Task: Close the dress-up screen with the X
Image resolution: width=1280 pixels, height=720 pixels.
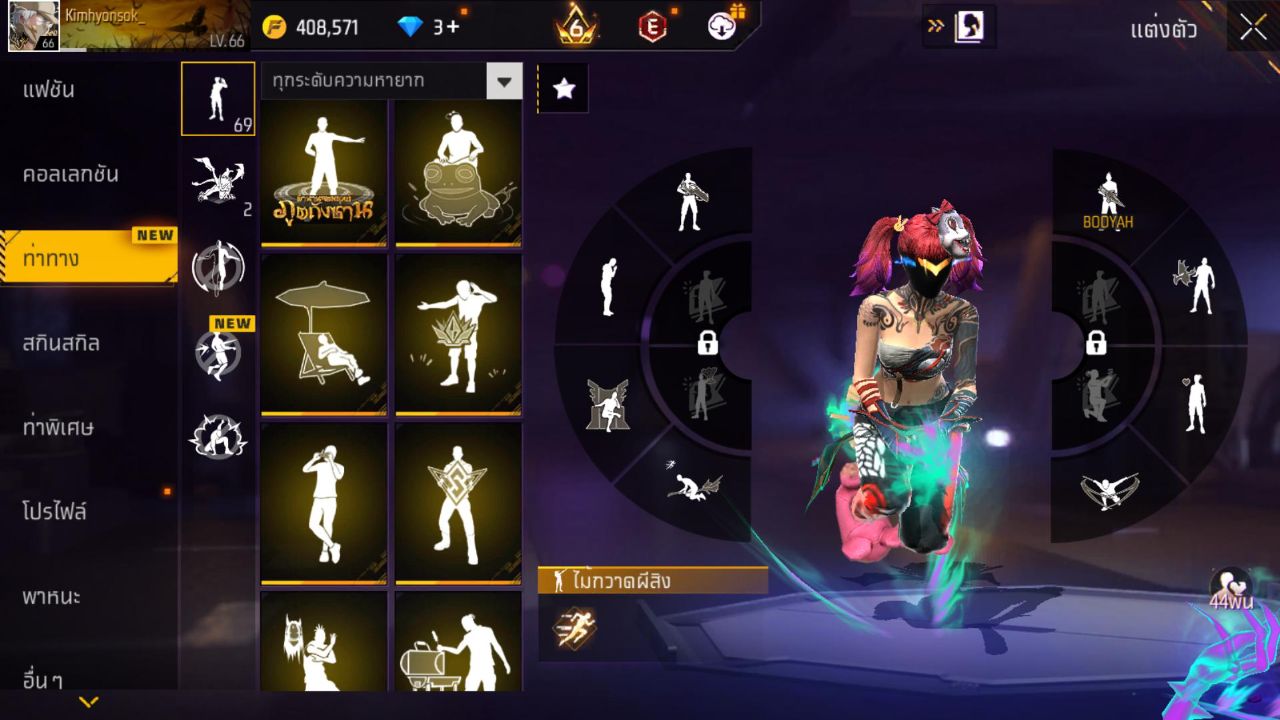Action: point(1253,28)
